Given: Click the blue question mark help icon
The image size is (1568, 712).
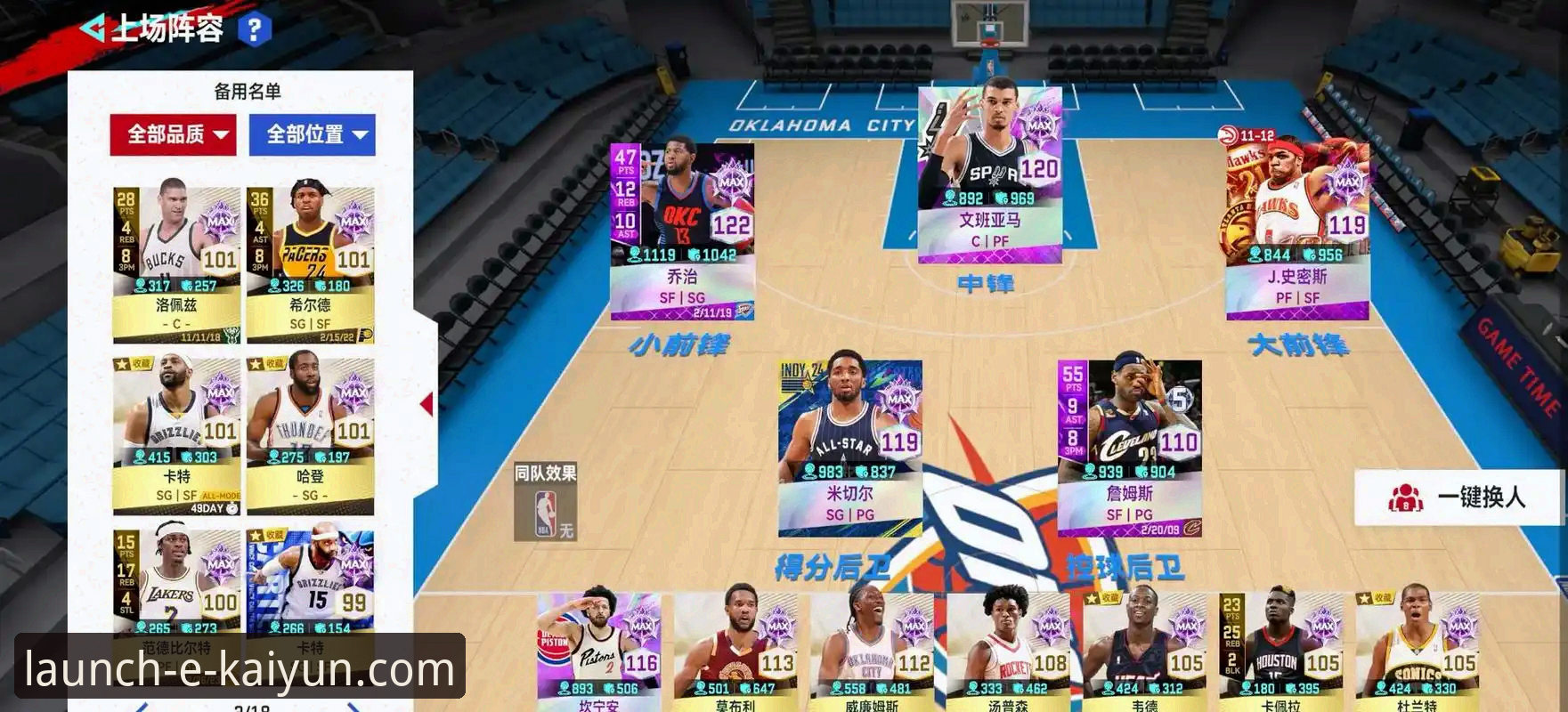Looking at the screenshot, I should (256, 28).
